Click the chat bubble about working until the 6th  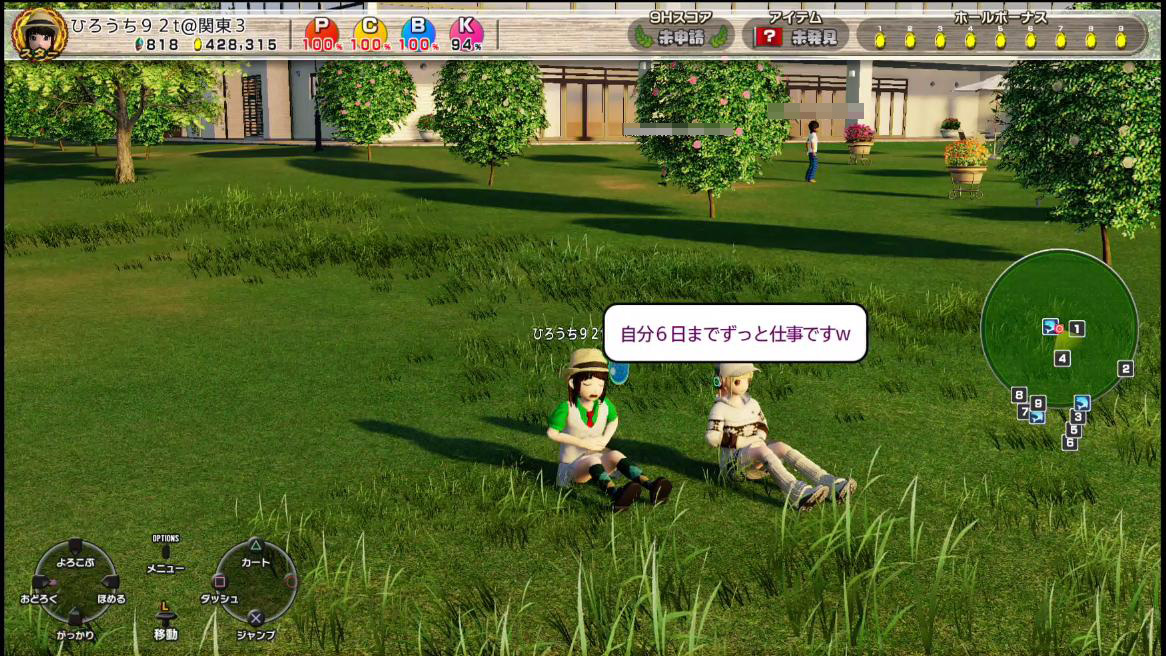pos(735,333)
